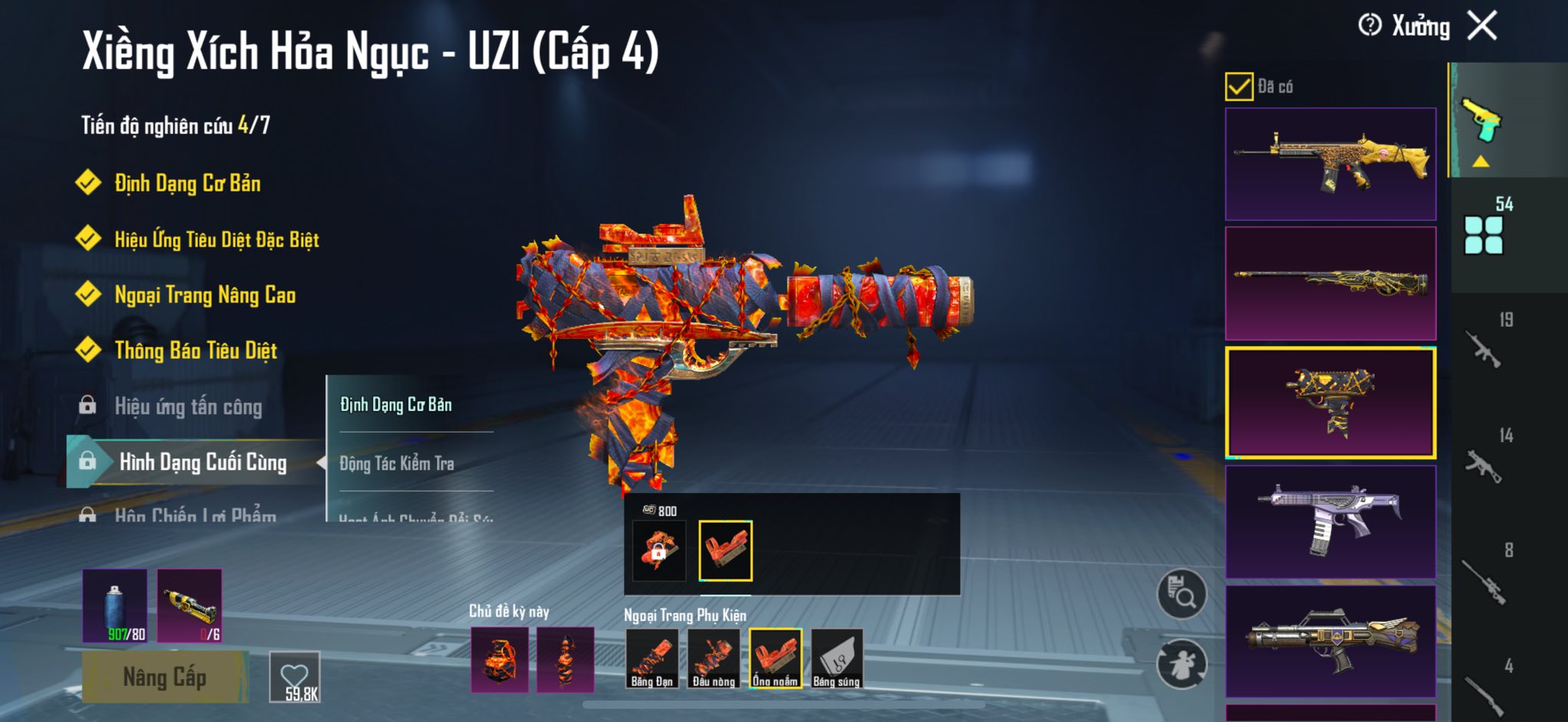Select the Đầu nòng attachment skin
Screen dimensions: 1568x722
(x=714, y=658)
